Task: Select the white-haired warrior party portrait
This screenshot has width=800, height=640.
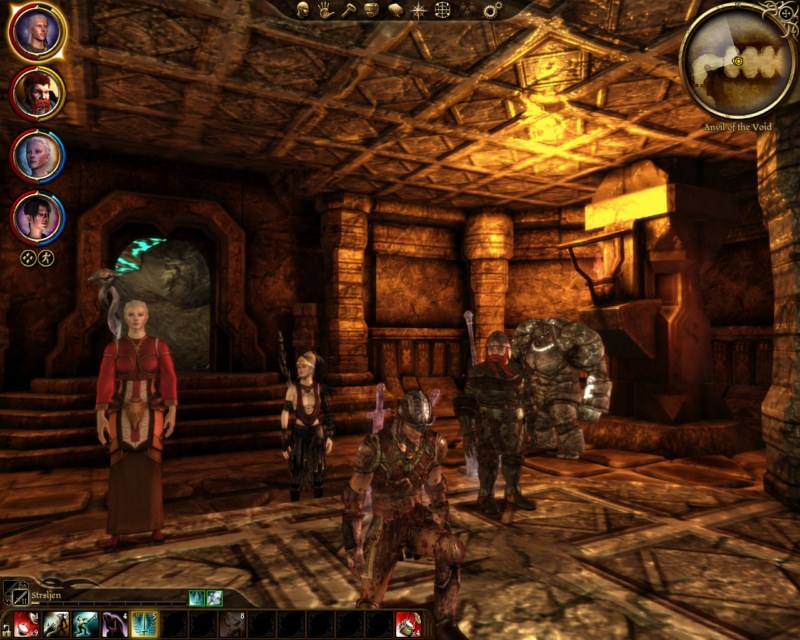Action: click(x=38, y=32)
